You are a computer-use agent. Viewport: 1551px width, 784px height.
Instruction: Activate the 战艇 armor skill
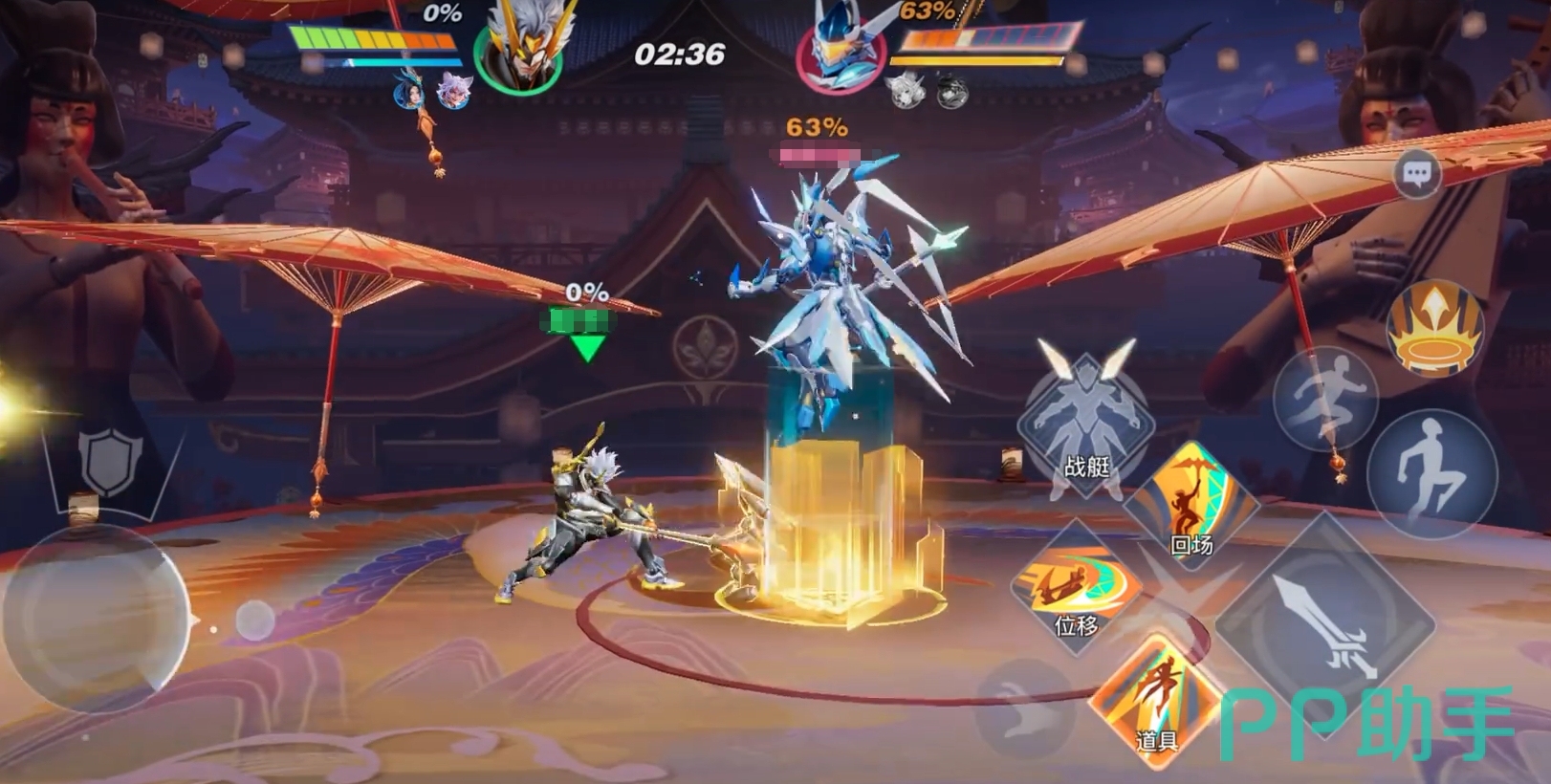click(1085, 424)
